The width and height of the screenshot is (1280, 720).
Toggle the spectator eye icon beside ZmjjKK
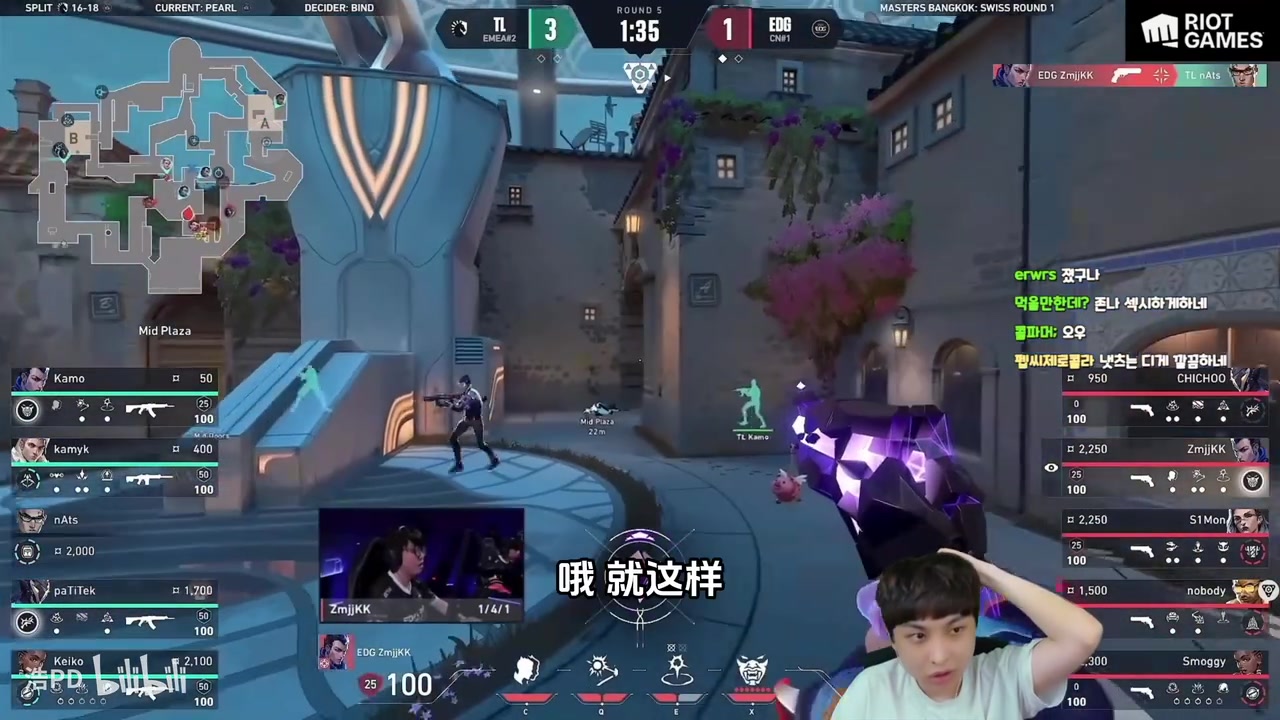(1051, 468)
